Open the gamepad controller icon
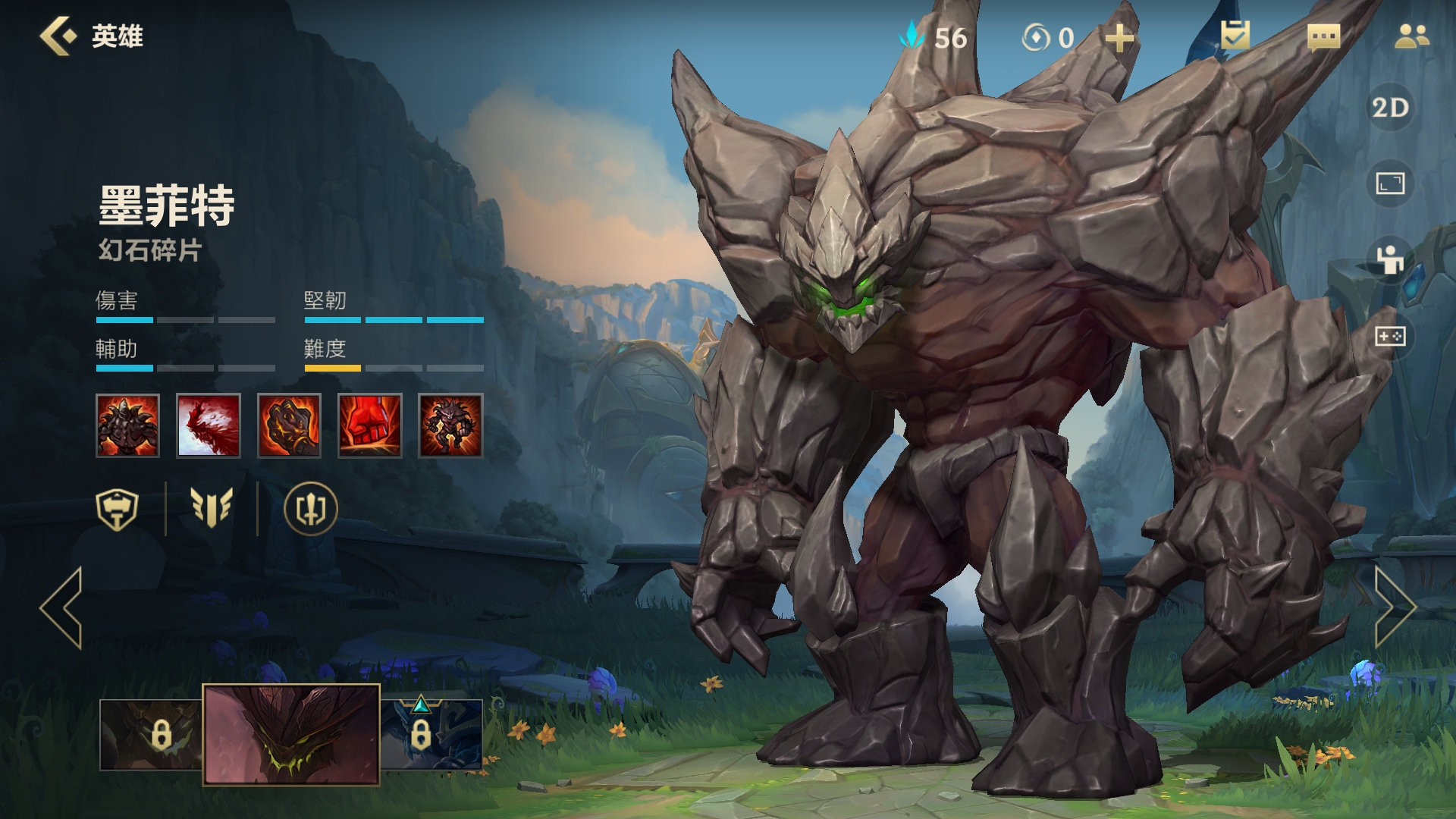This screenshot has height=819, width=1456. tap(1390, 336)
